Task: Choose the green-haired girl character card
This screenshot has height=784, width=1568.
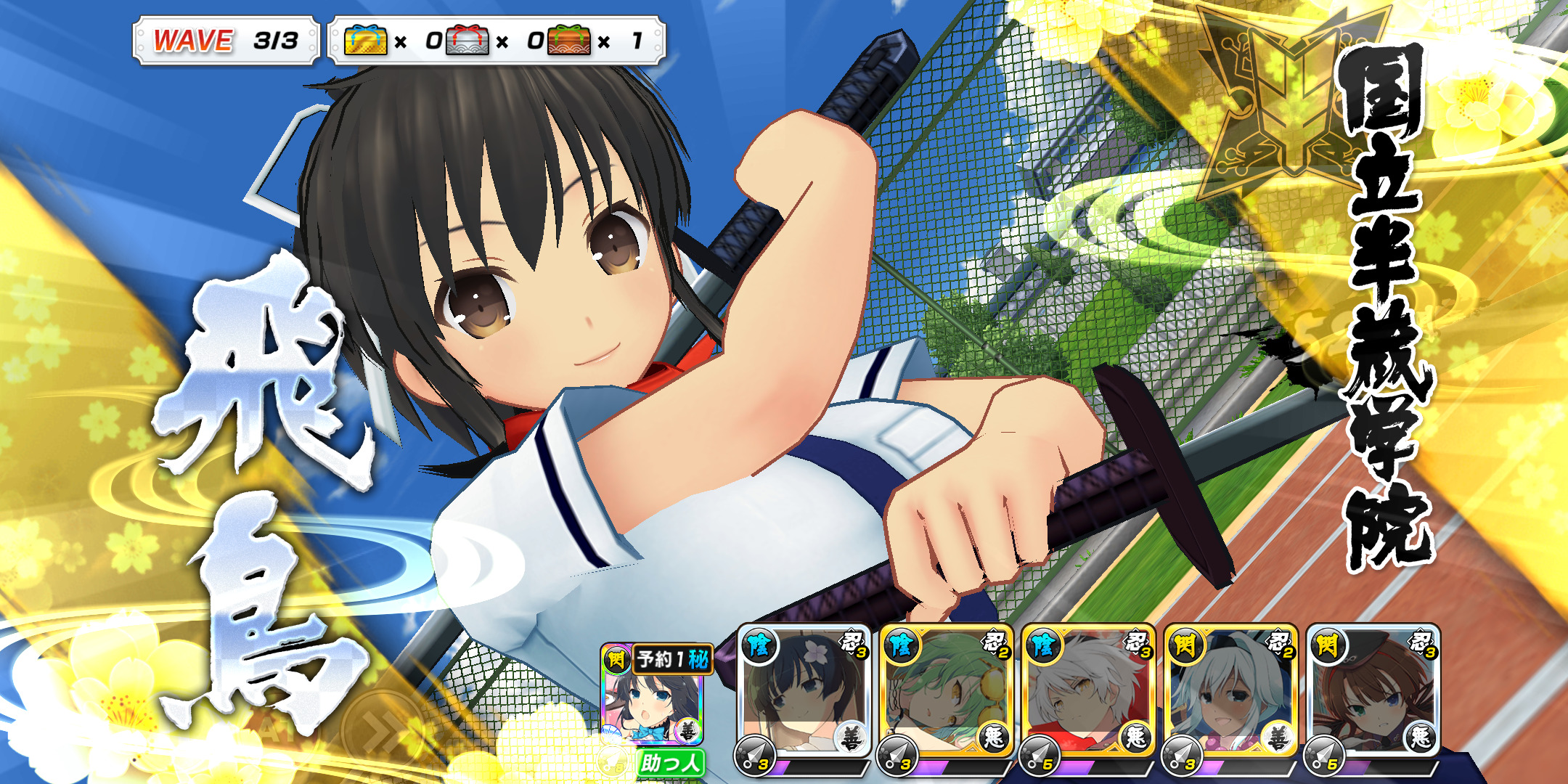Action: pyautogui.click(x=946, y=693)
